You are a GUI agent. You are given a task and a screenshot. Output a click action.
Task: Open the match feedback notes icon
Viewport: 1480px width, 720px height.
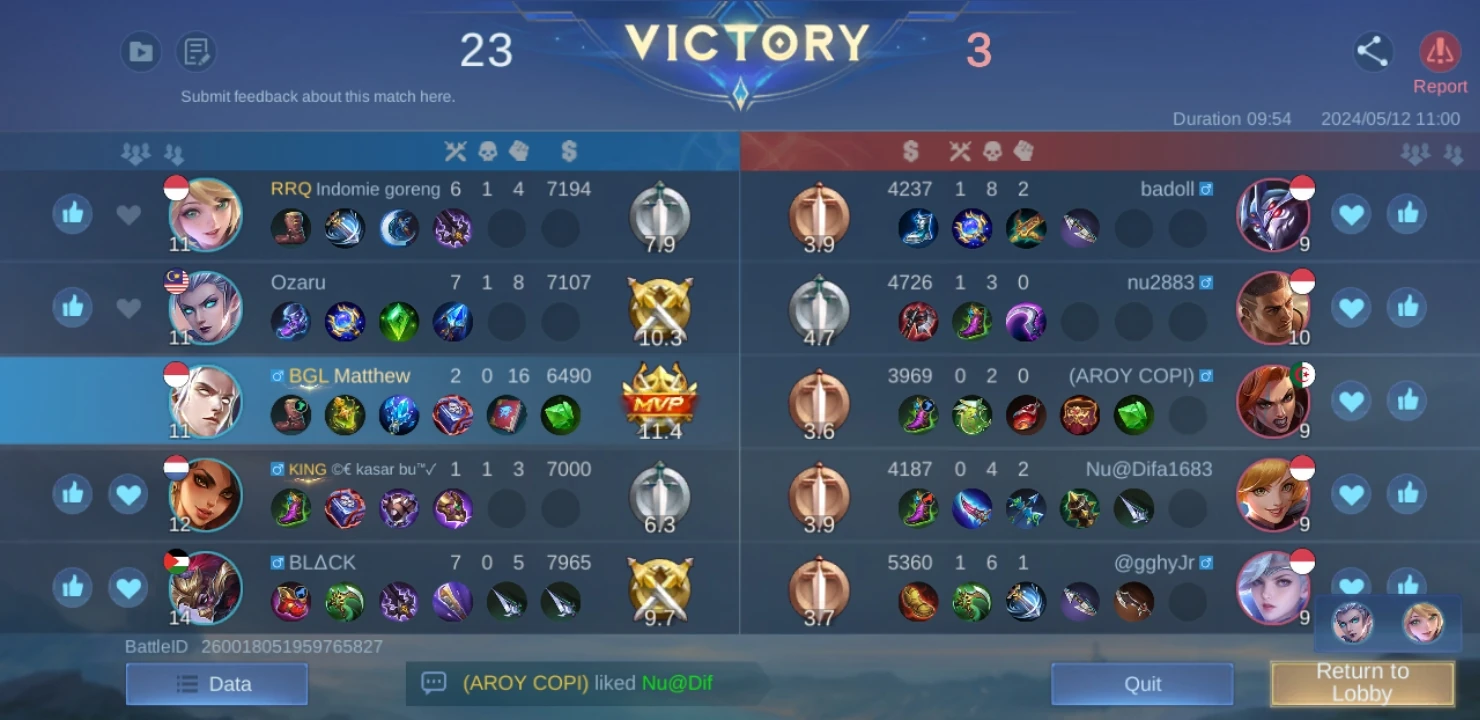click(197, 51)
